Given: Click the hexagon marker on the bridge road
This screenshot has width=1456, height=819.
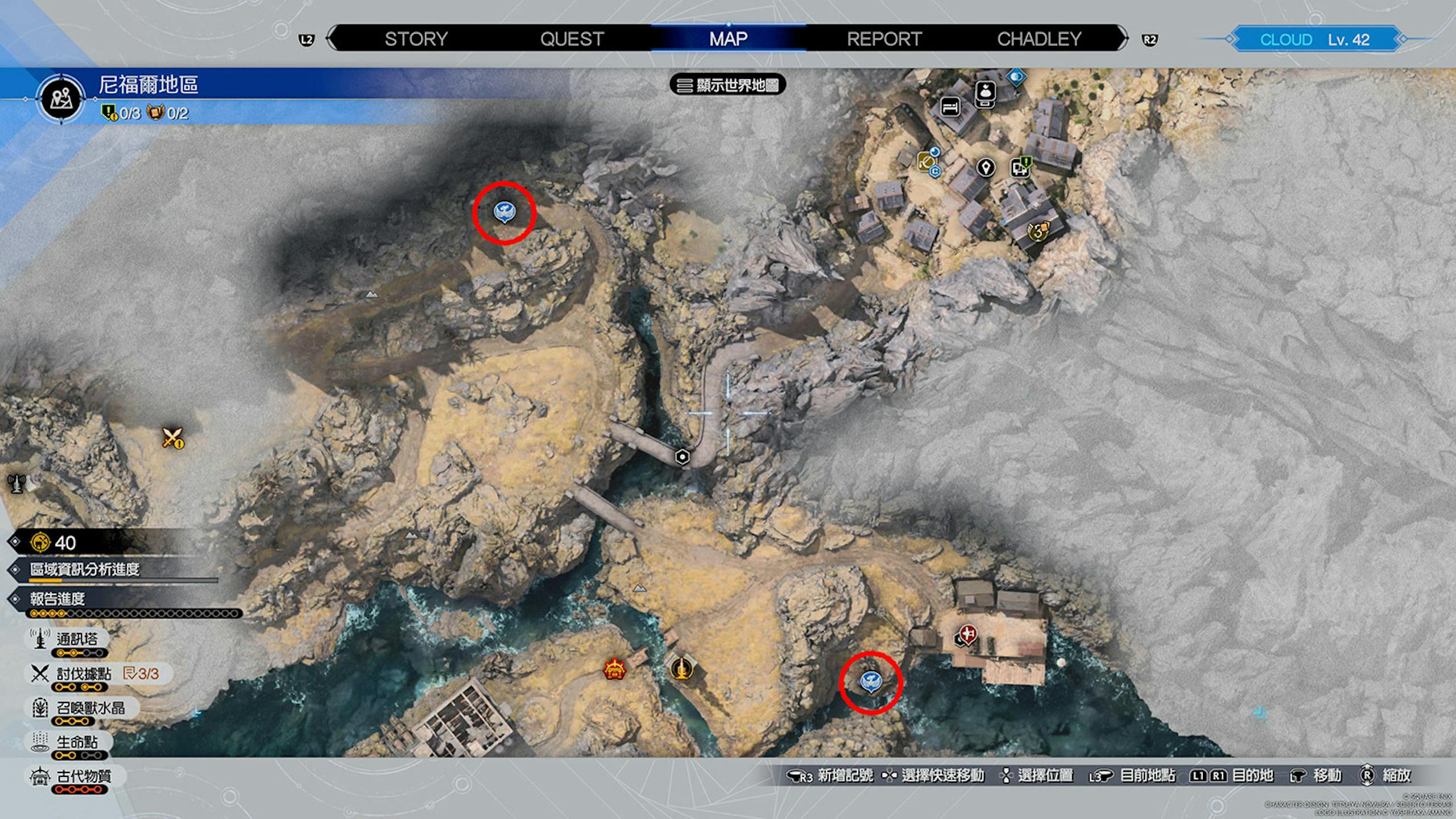Looking at the screenshot, I should click(682, 457).
